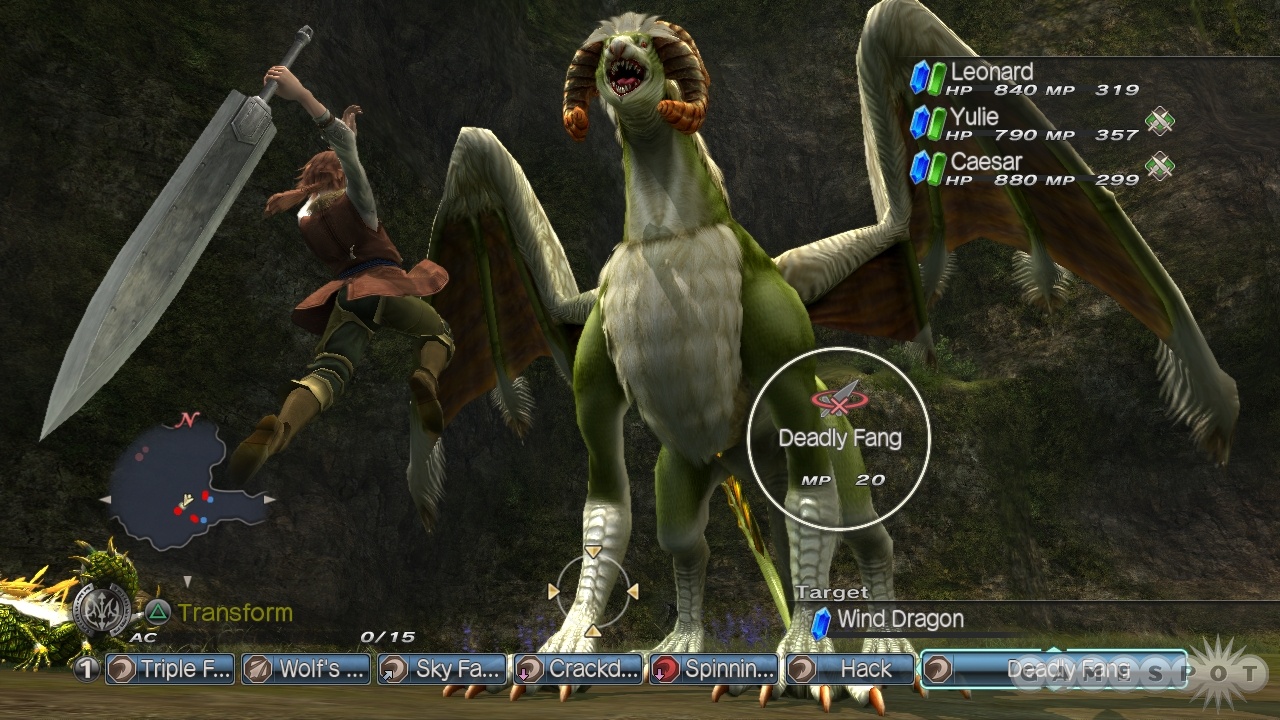Select Leonard in the party list
The width and height of the screenshot is (1280, 720).
click(990, 73)
